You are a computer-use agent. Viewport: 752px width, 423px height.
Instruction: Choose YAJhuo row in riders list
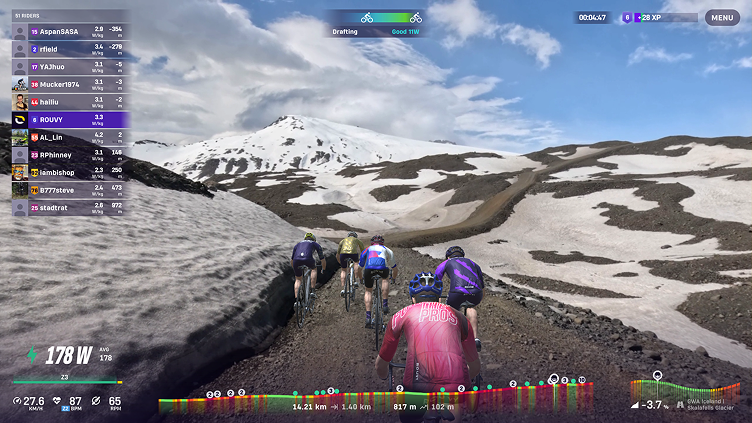pyautogui.click(x=69, y=67)
